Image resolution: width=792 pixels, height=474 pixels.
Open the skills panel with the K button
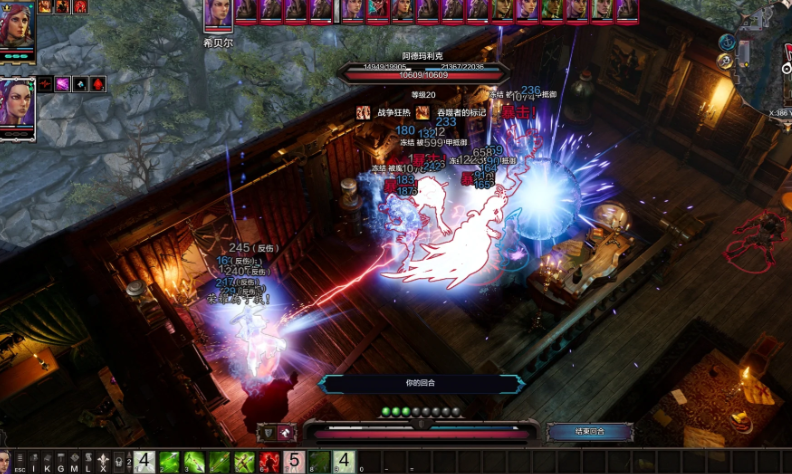tap(47, 462)
